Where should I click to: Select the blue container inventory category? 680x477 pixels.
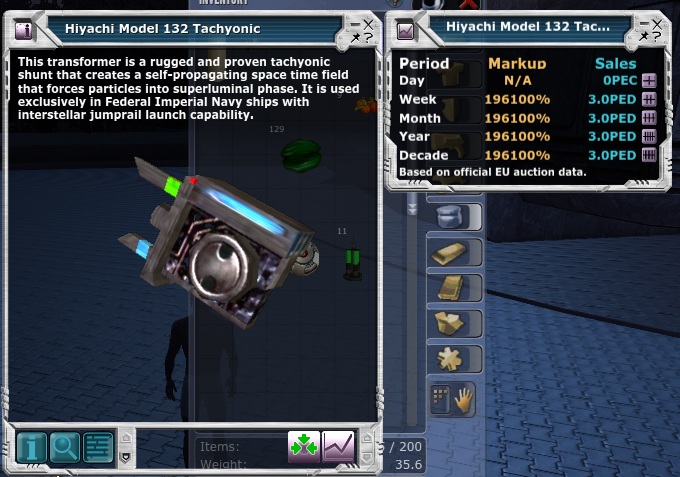pos(449,218)
